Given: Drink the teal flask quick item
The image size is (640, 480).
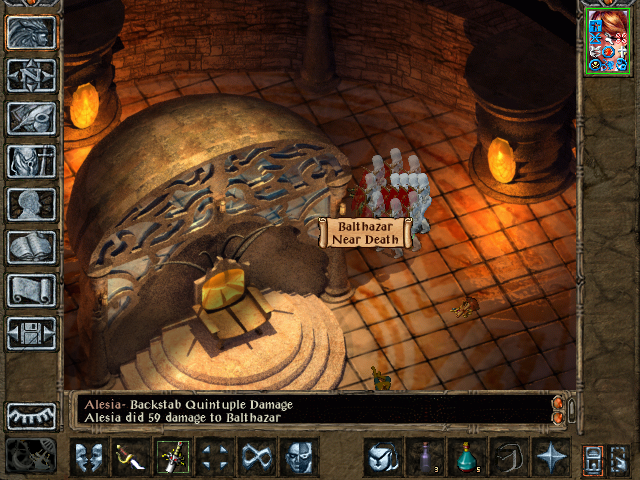Looking at the screenshot, I should point(466,457).
